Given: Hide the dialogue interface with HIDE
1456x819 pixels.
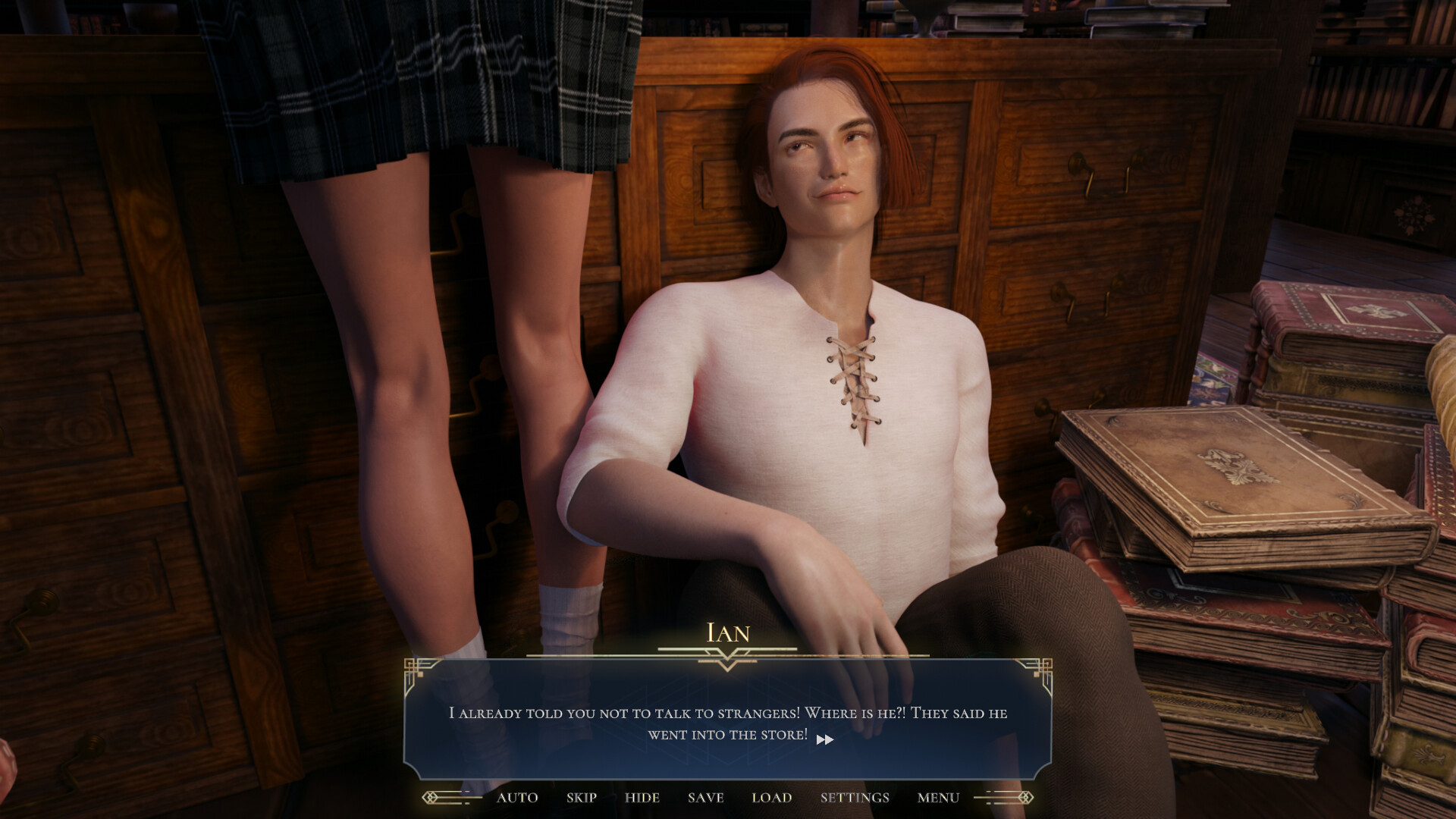Looking at the screenshot, I should coord(642,798).
